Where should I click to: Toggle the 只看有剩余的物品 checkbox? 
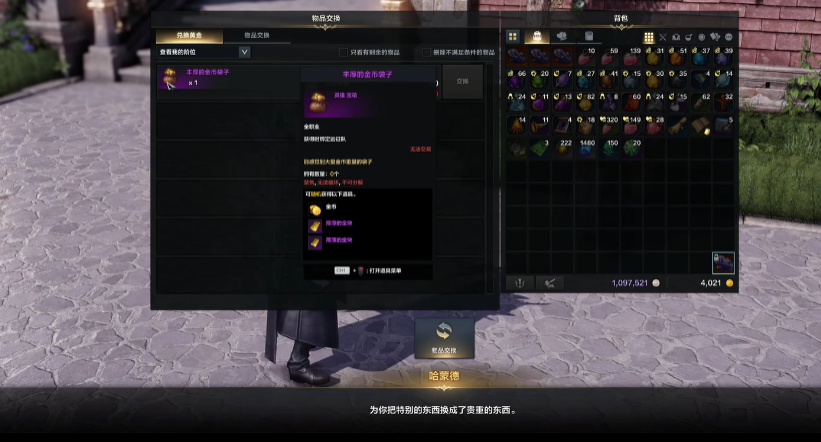click(344, 52)
